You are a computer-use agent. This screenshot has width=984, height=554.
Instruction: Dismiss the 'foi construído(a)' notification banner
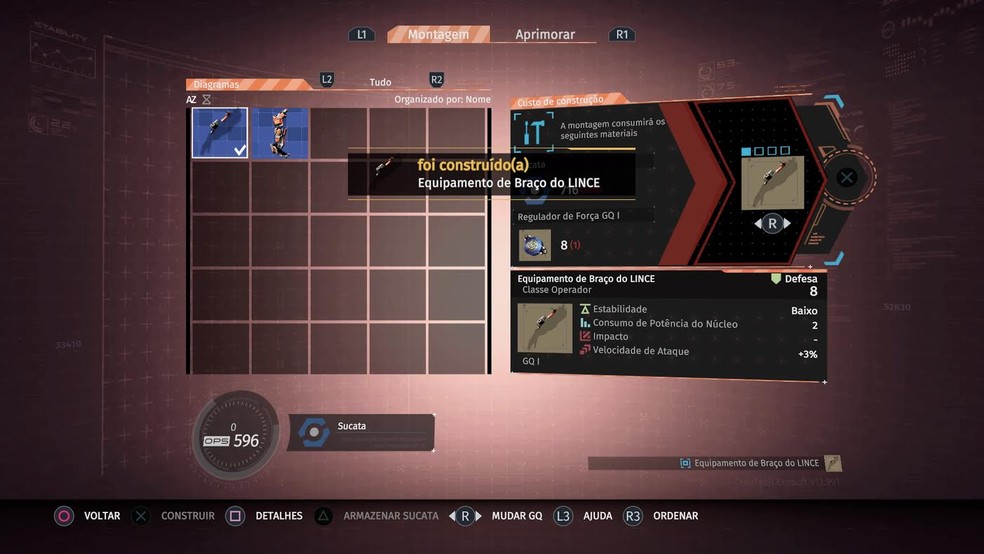point(490,174)
